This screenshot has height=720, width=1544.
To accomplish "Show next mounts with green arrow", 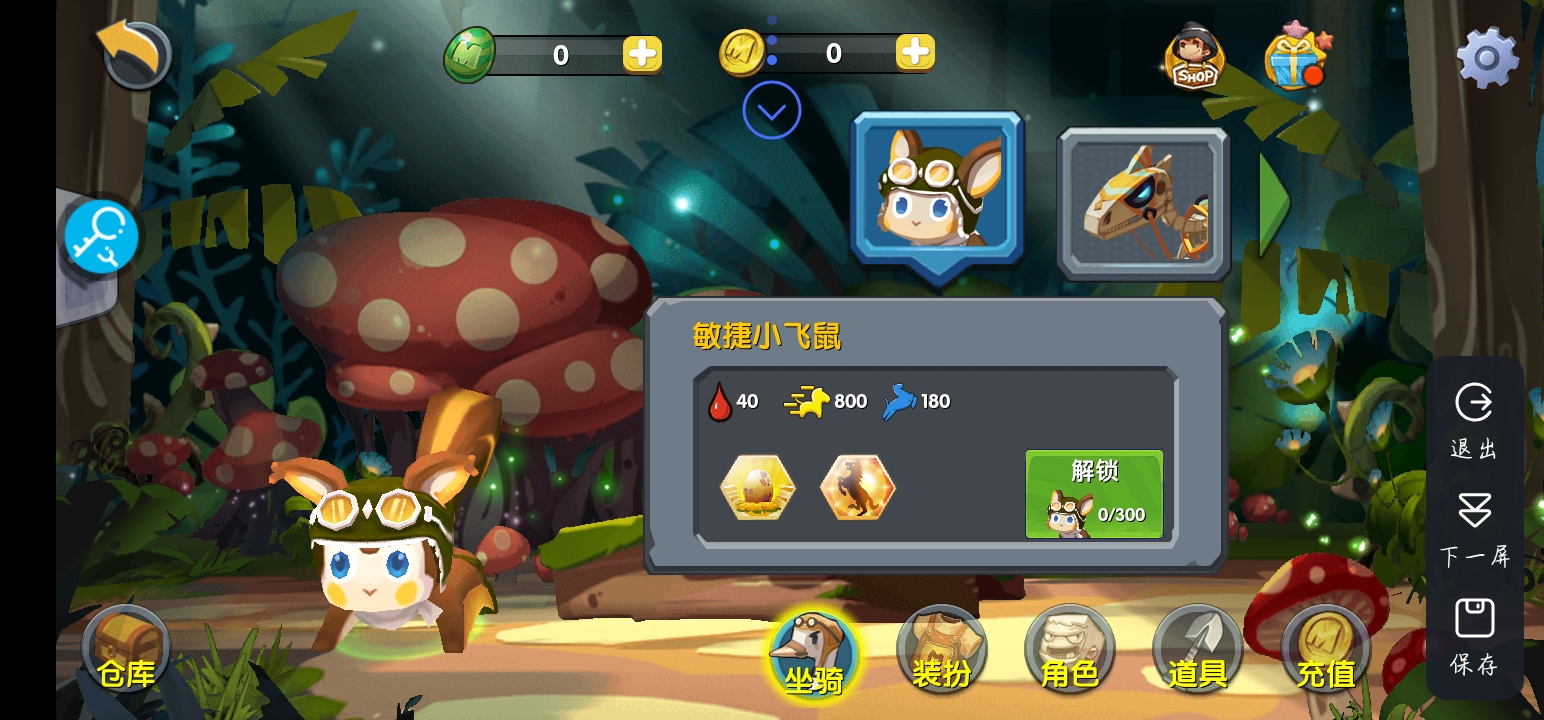I will point(1273,204).
